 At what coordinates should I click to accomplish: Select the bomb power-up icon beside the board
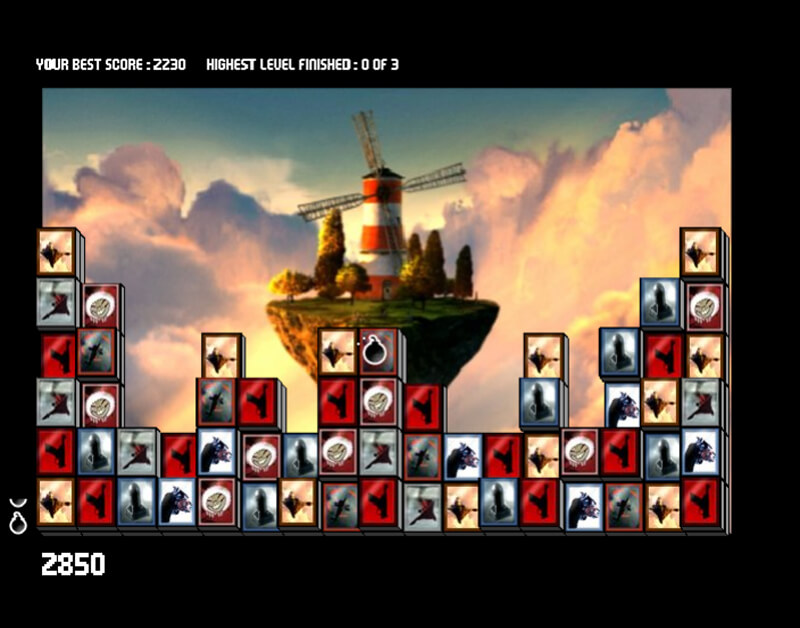(x=17, y=516)
